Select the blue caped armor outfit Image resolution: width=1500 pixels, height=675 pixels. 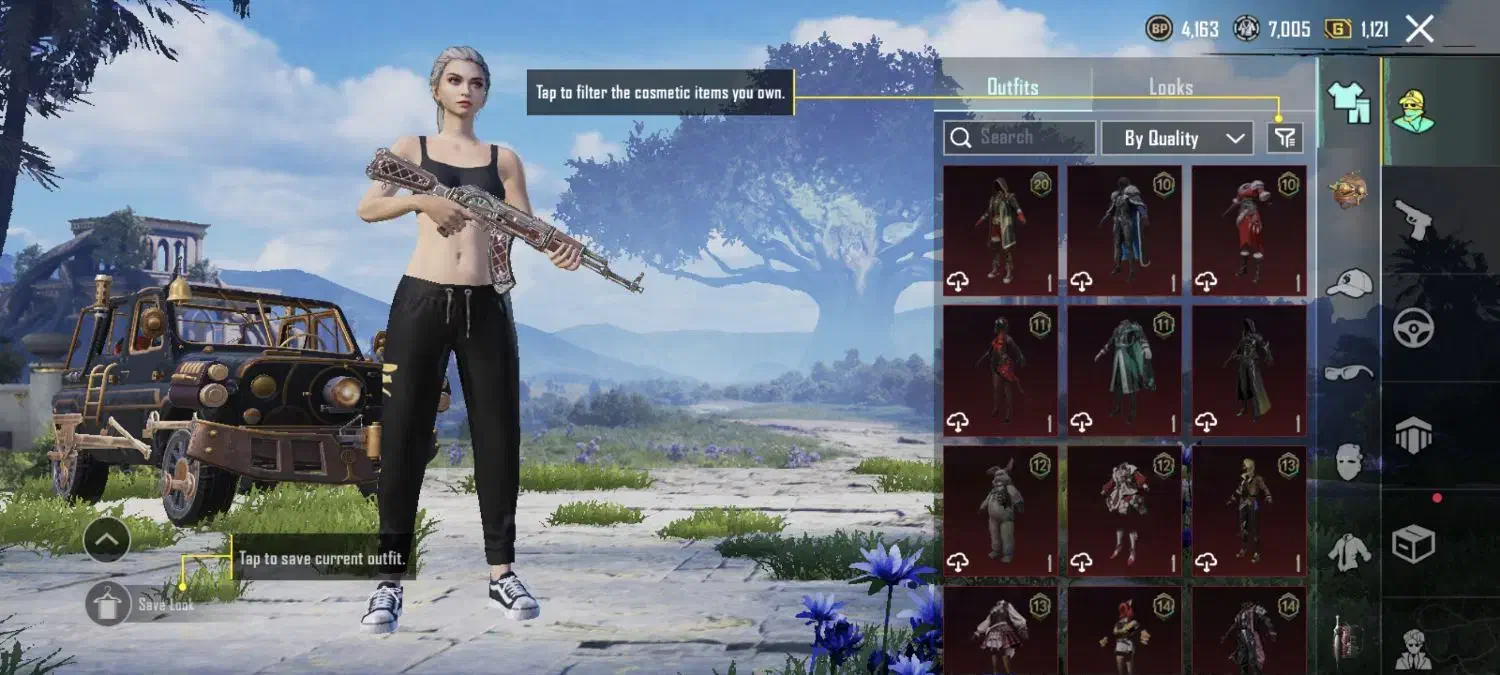pos(1124,230)
